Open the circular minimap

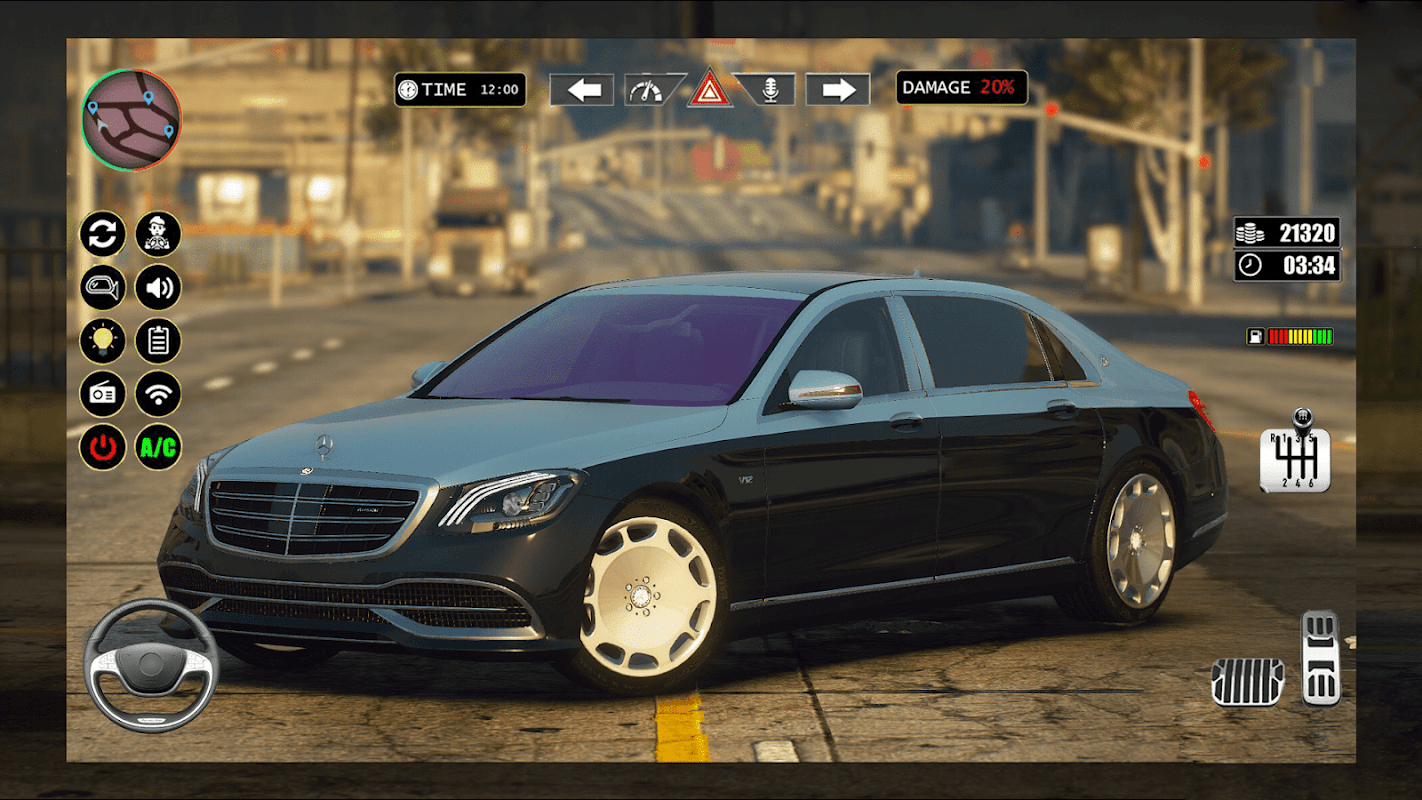coord(131,119)
